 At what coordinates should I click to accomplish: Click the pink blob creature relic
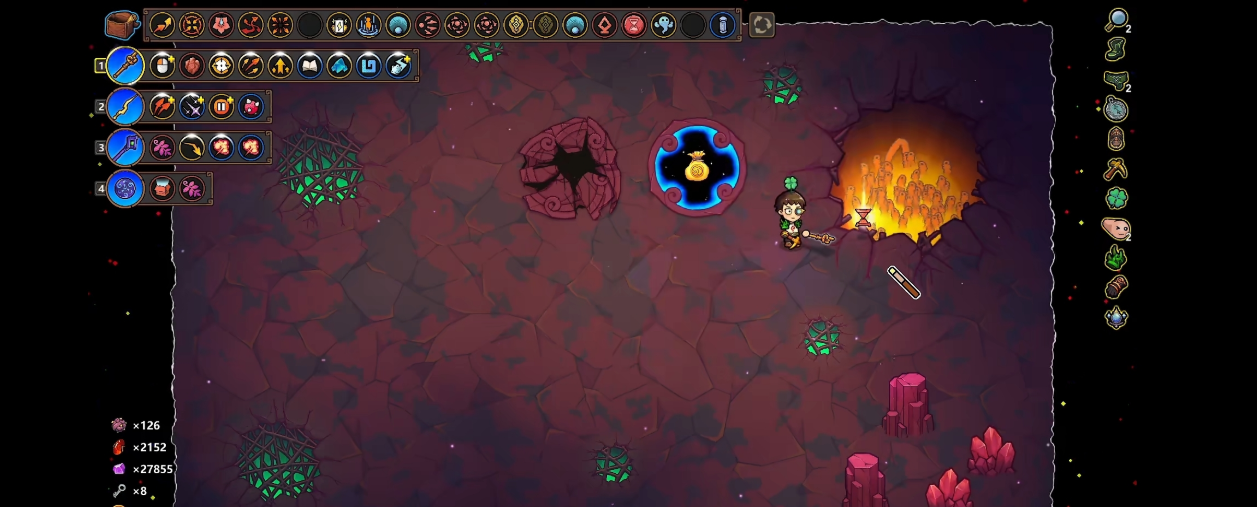(1115, 228)
